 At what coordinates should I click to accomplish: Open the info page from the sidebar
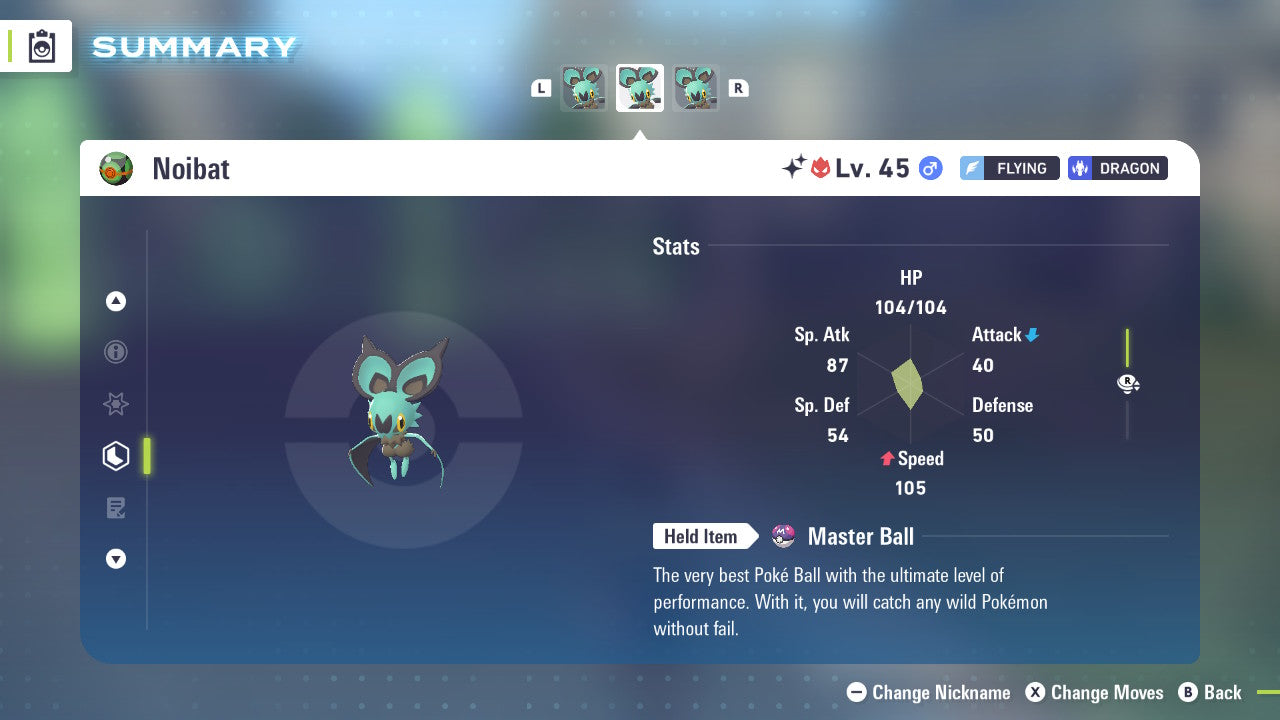click(x=115, y=352)
